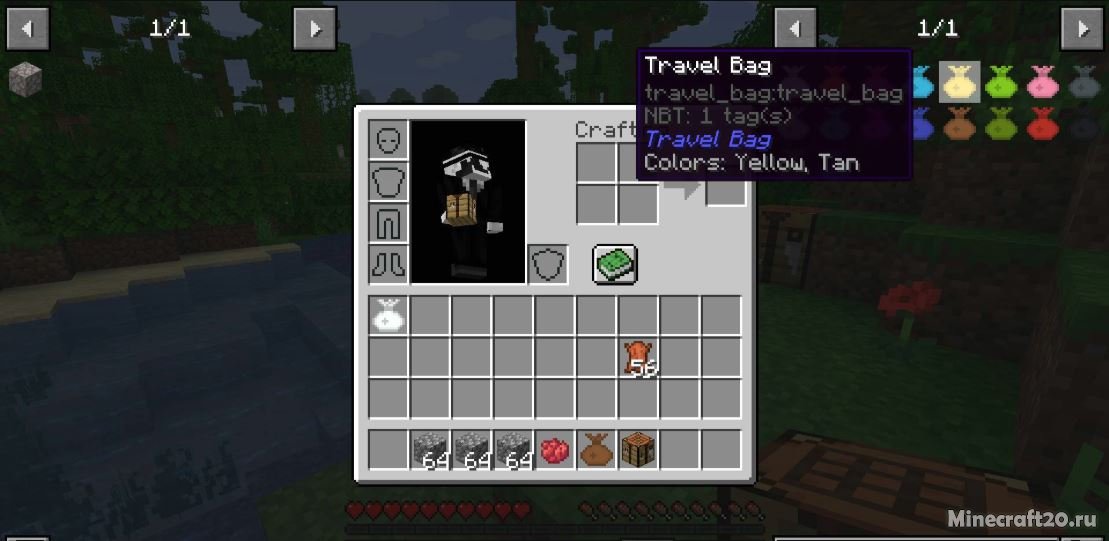Click the off-hand shield slot
Image resolution: width=1109 pixels, height=541 pixels.
tap(548, 265)
